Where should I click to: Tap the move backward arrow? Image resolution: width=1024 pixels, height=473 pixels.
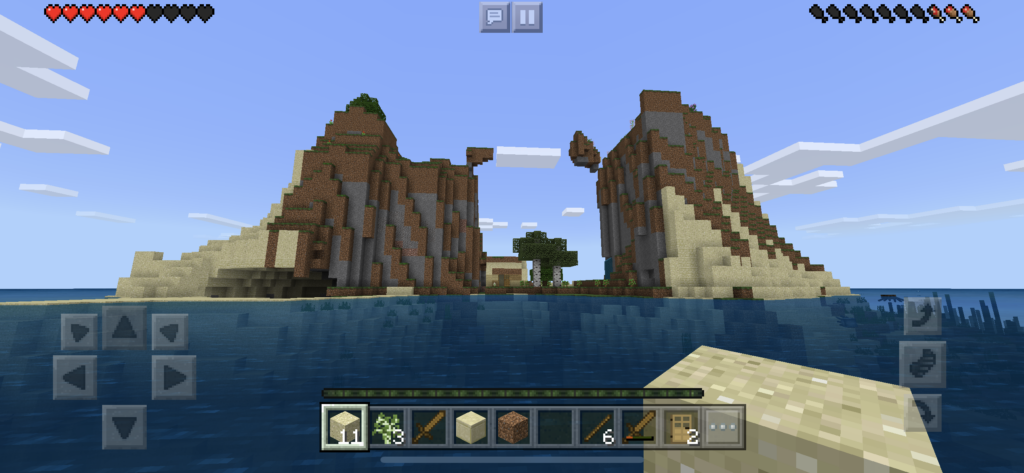point(124,427)
